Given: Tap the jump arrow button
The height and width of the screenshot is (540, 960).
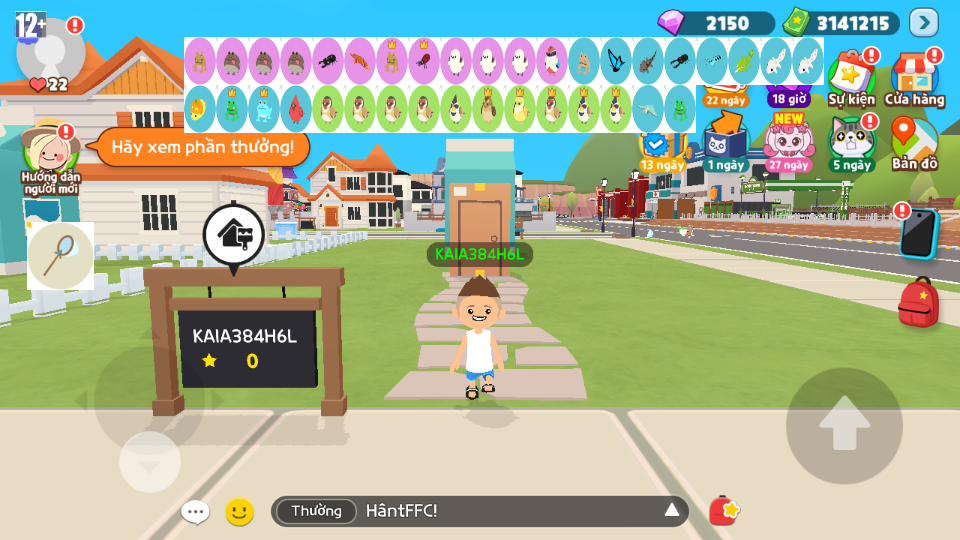Looking at the screenshot, I should (x=844, y=425).
